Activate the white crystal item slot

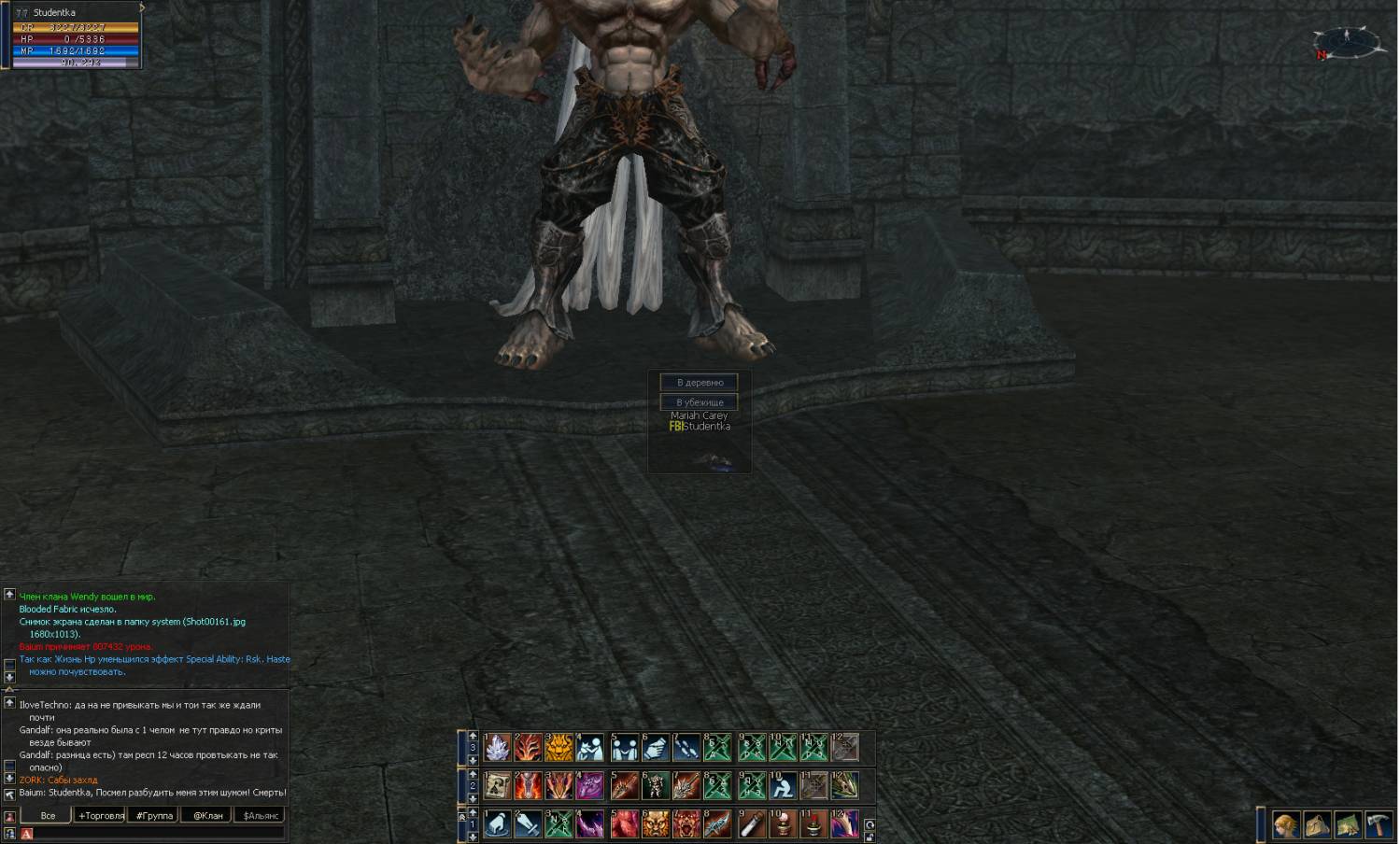498,748
